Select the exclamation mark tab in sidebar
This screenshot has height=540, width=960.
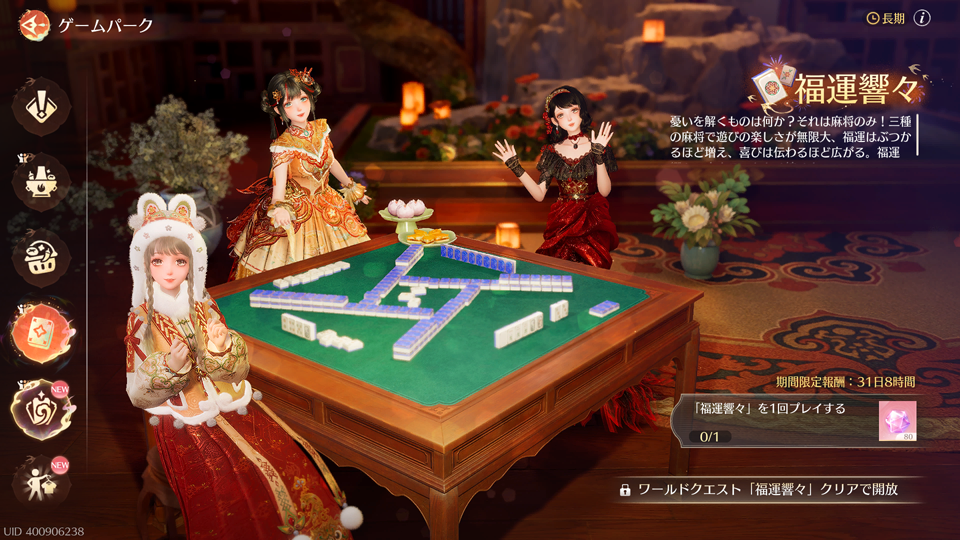click(41, 107)
